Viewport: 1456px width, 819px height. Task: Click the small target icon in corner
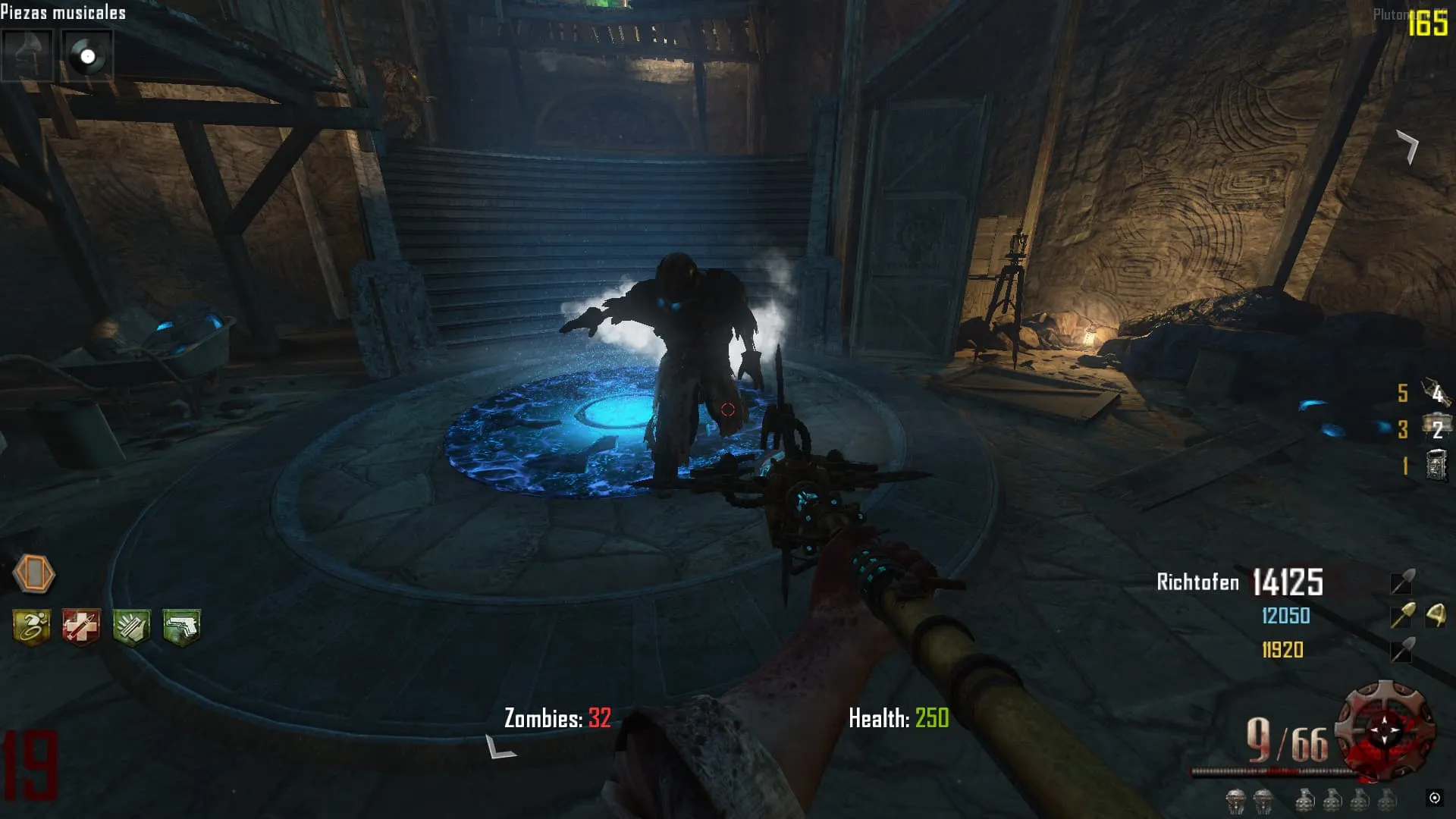(x=1434, y=797)
